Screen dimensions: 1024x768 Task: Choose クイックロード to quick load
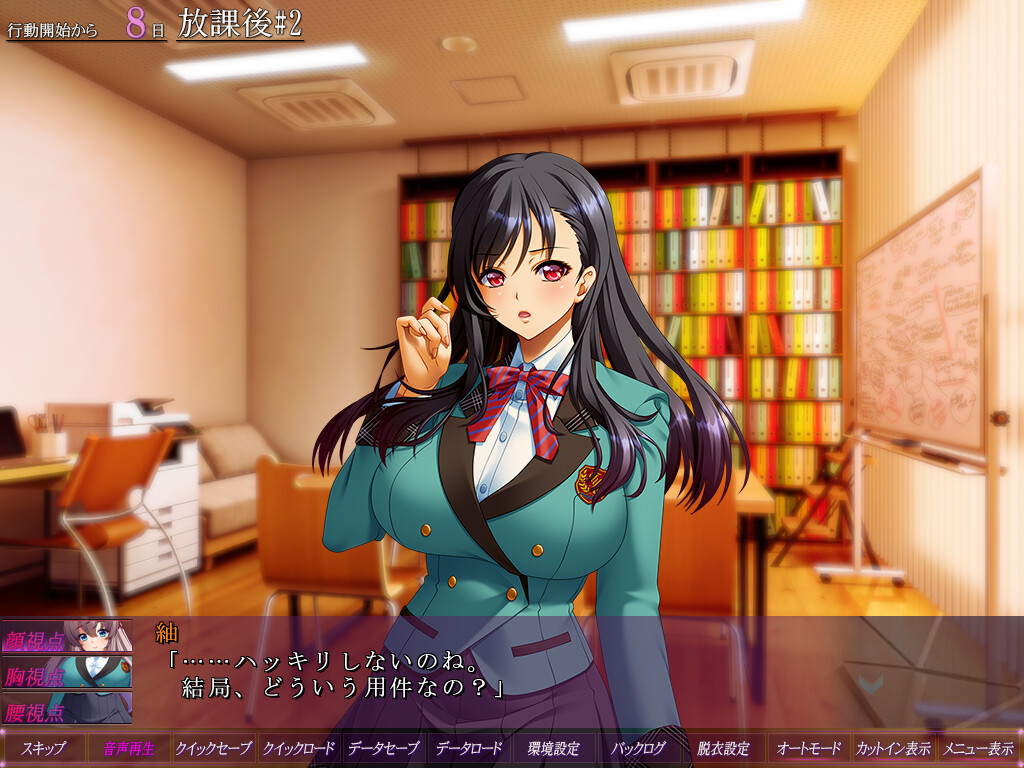point(298,748)
